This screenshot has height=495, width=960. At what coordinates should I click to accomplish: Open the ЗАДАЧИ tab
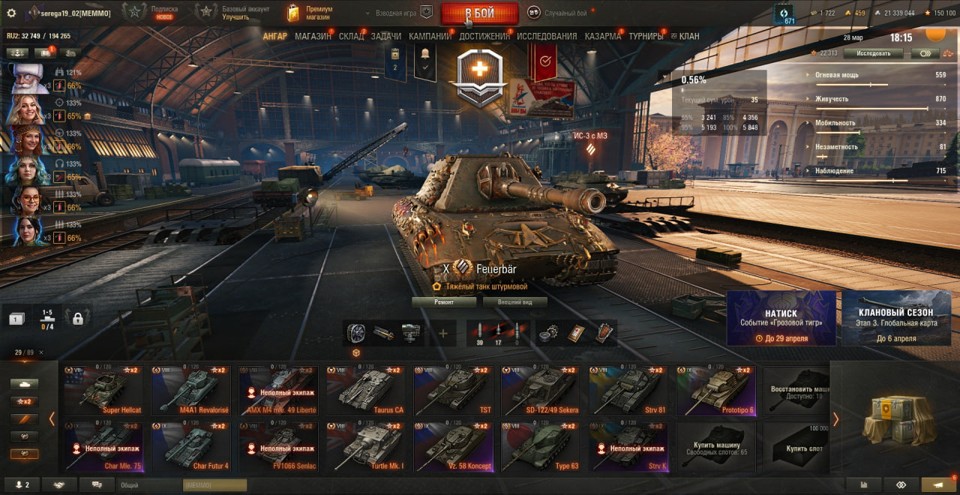[x=386, y=36]
